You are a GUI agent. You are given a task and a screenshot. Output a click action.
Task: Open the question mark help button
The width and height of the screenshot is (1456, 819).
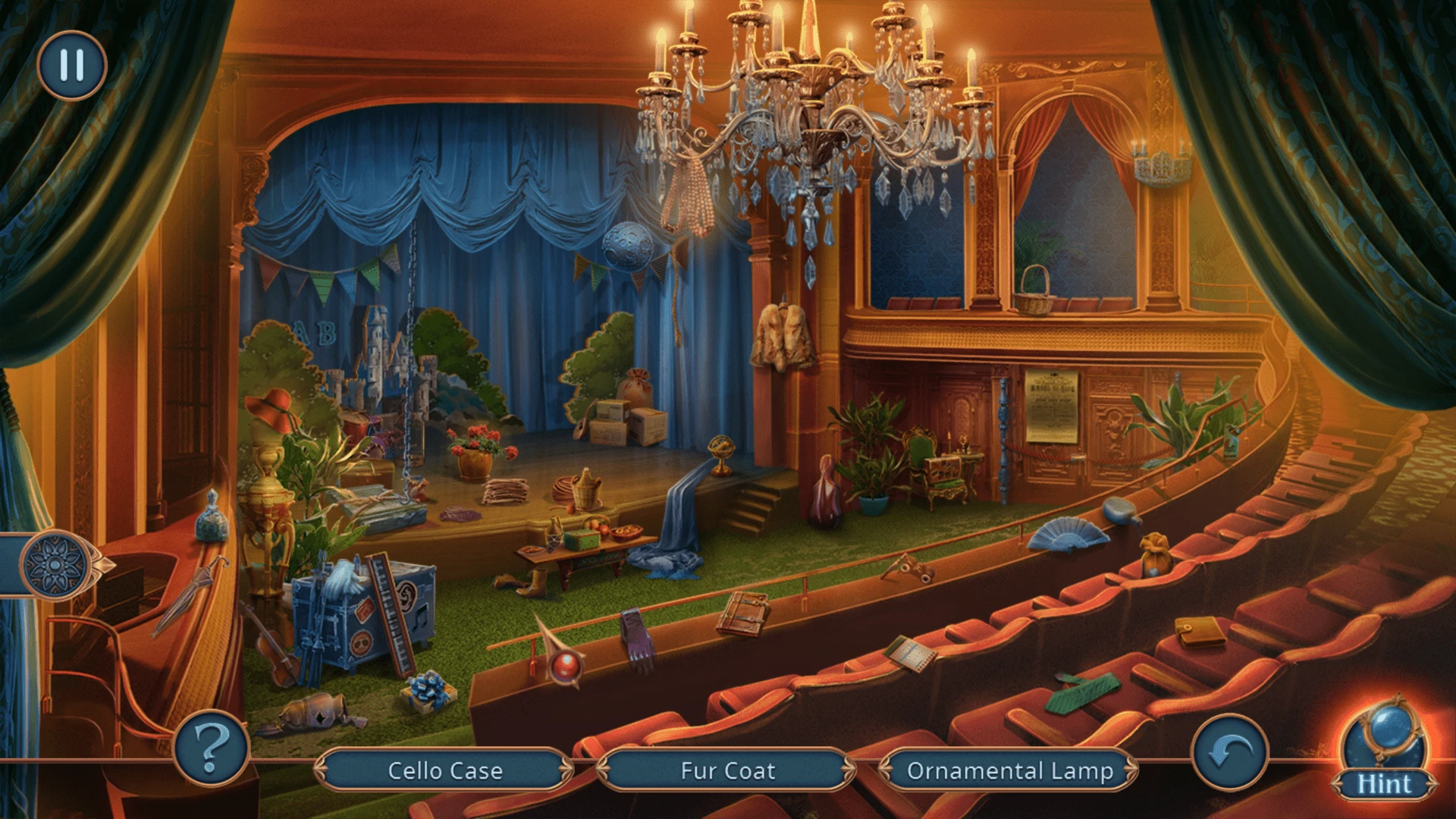pyautogui.click(x=212, y=748)
